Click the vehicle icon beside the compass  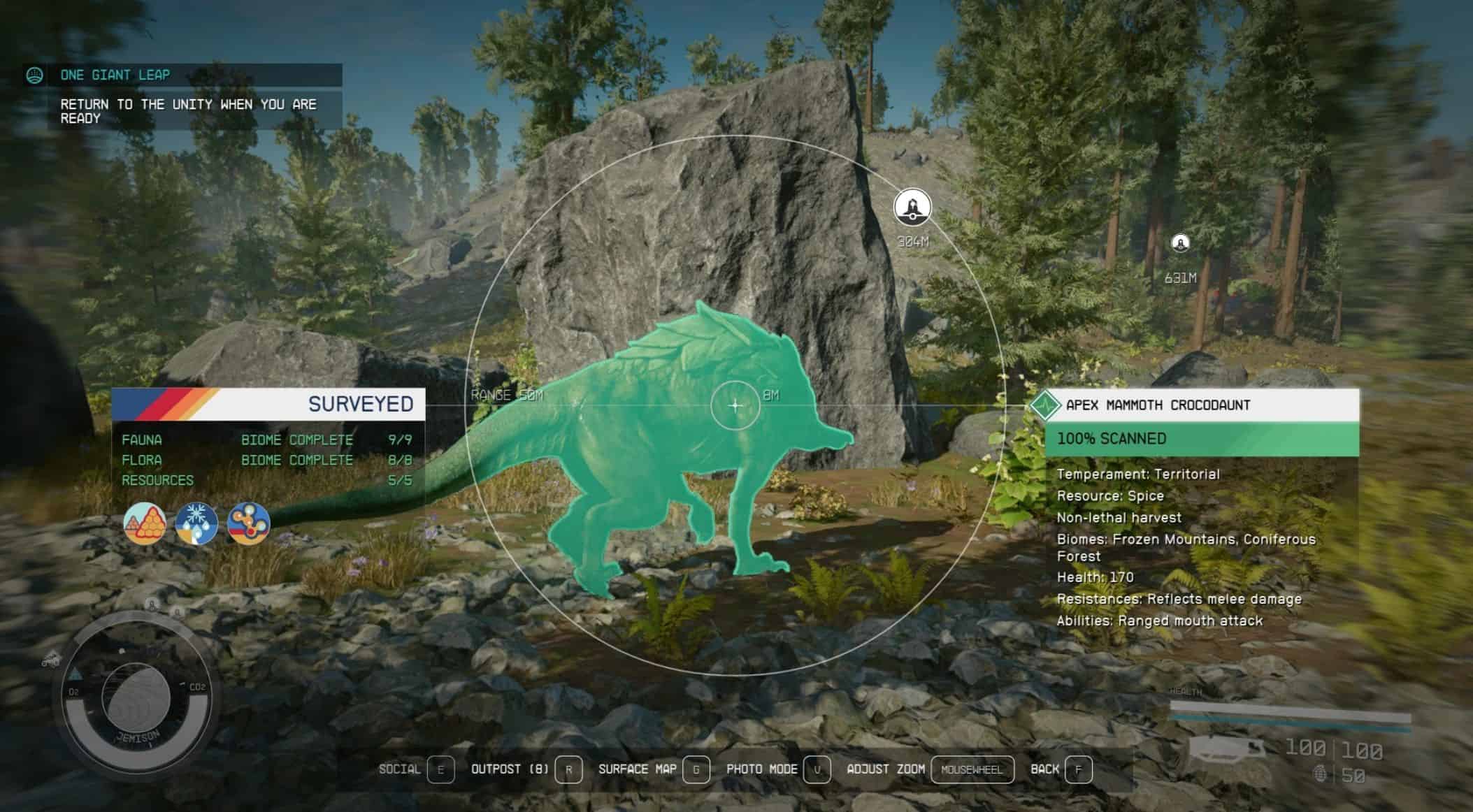click(52, 658)
